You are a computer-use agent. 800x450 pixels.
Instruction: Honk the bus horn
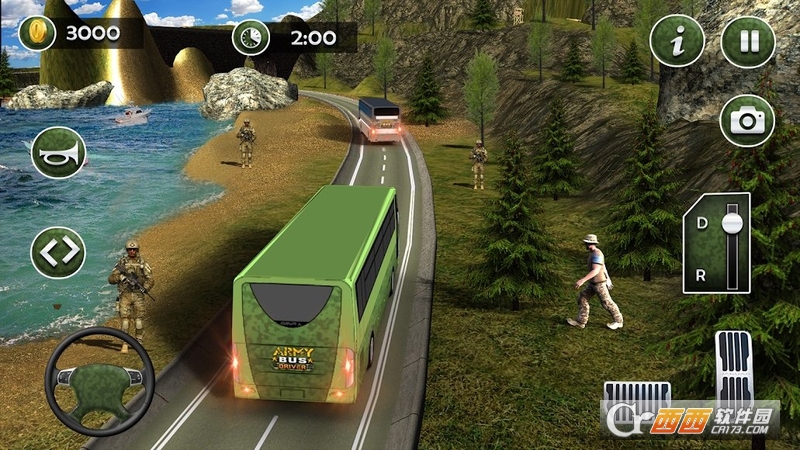(x=58, y=153)
